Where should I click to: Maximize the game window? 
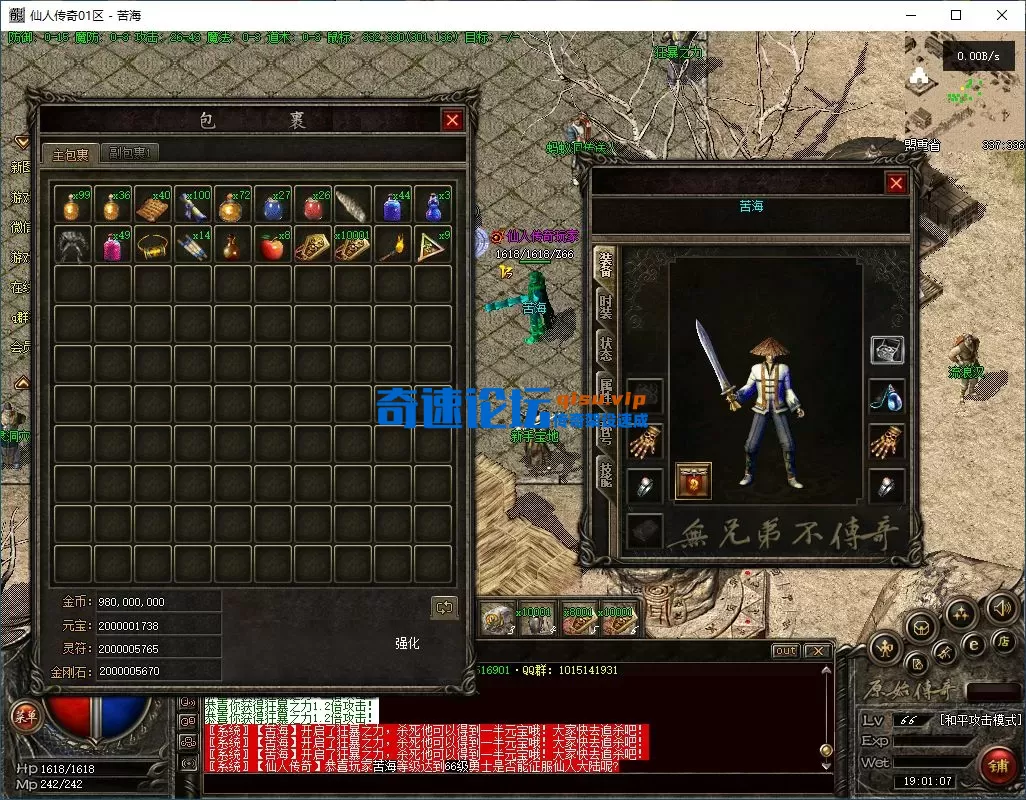tap(956, 15)
